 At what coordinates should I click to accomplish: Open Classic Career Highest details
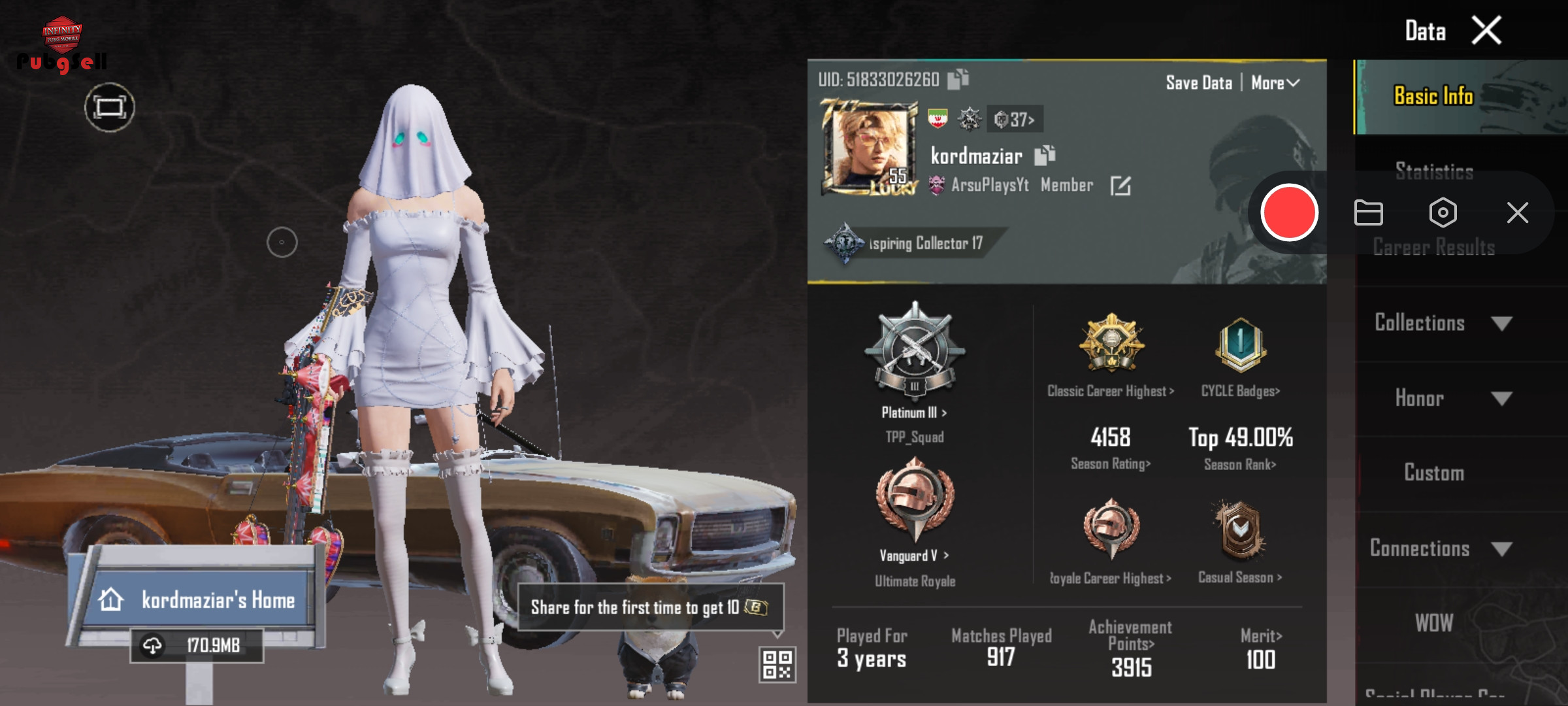[x=1111, y=391]
